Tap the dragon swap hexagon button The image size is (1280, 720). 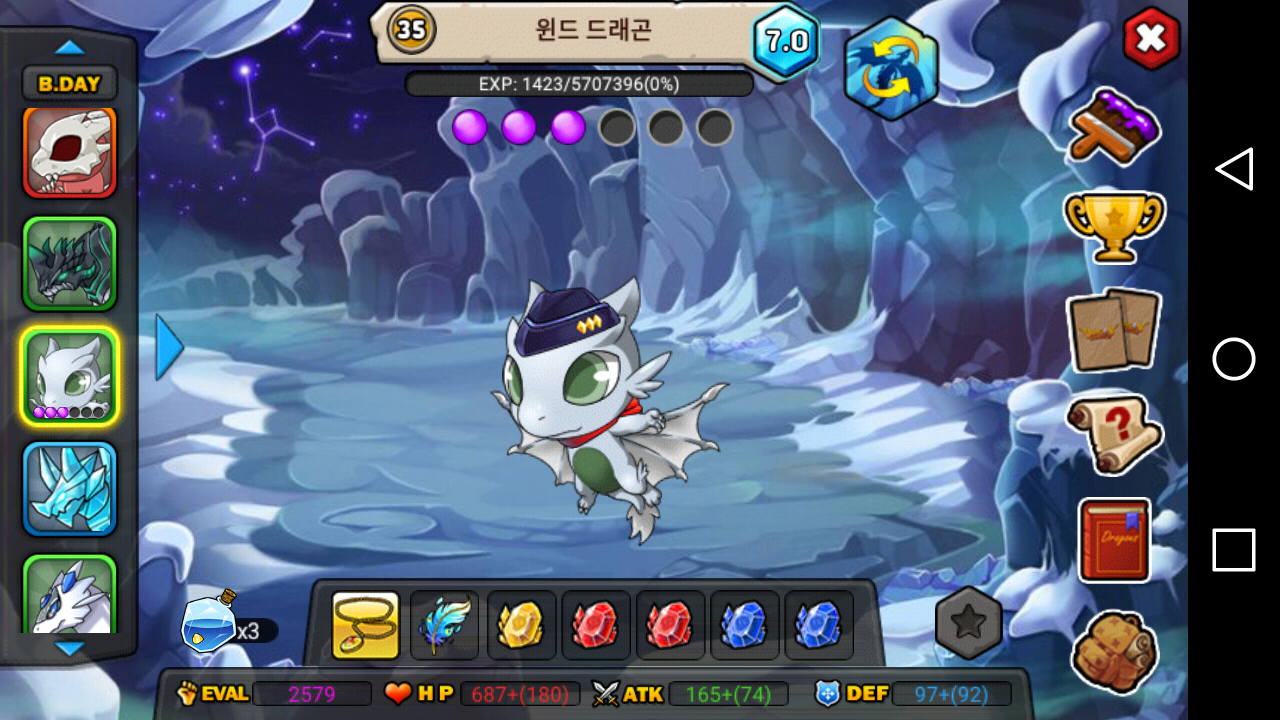point(890,68)
